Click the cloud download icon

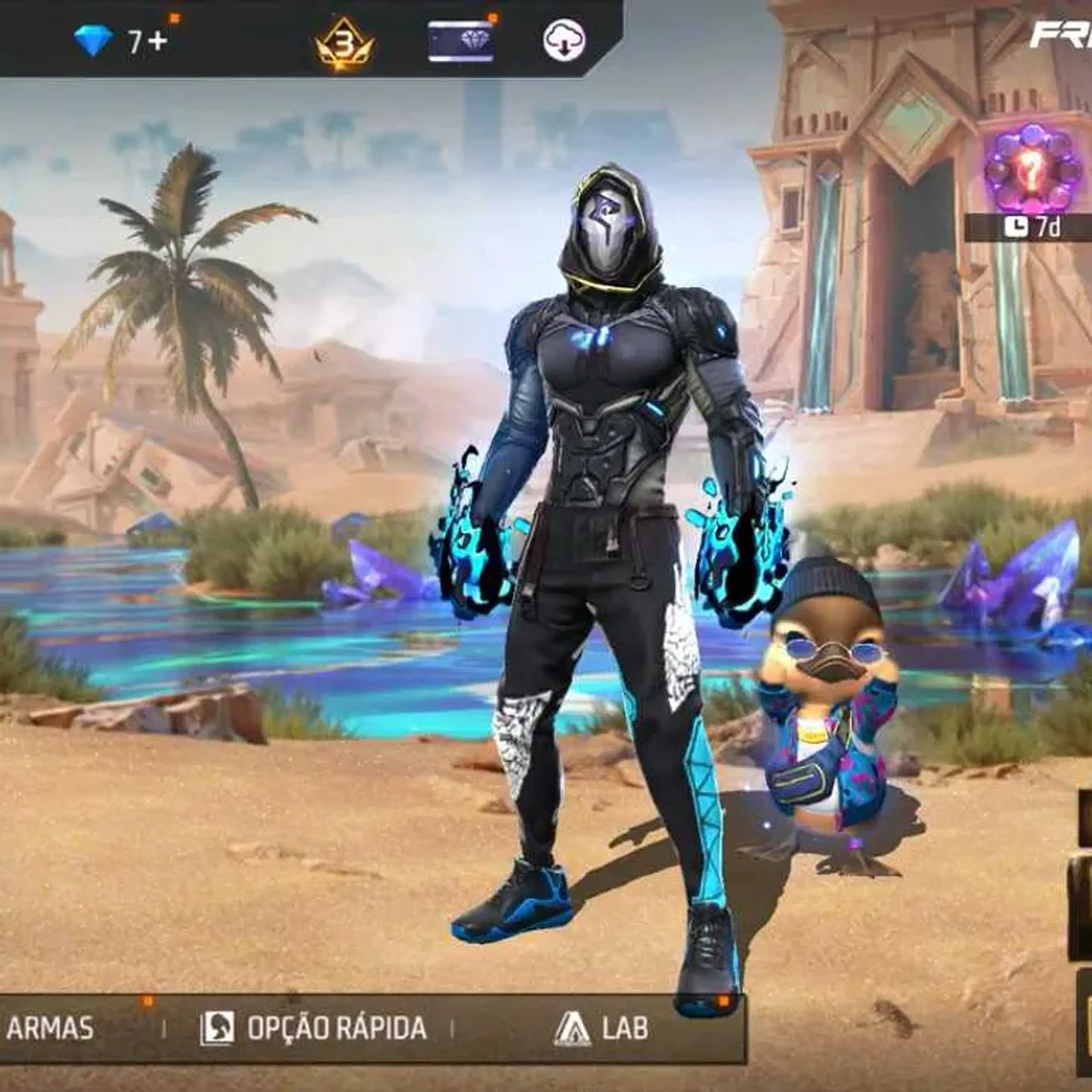[x=564, y=40]
